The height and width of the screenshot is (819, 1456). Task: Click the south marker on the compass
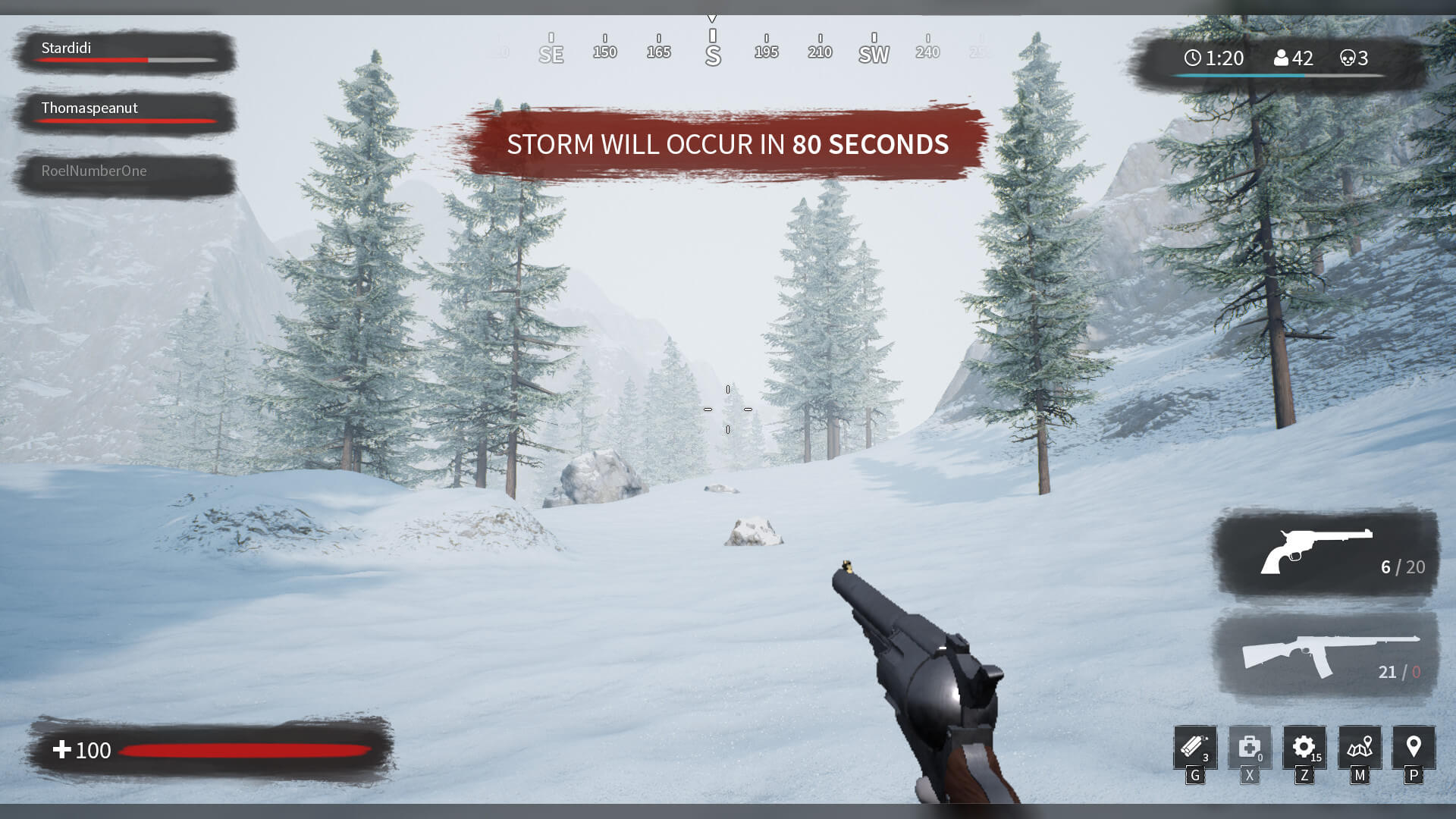click(x=712, y=53)
